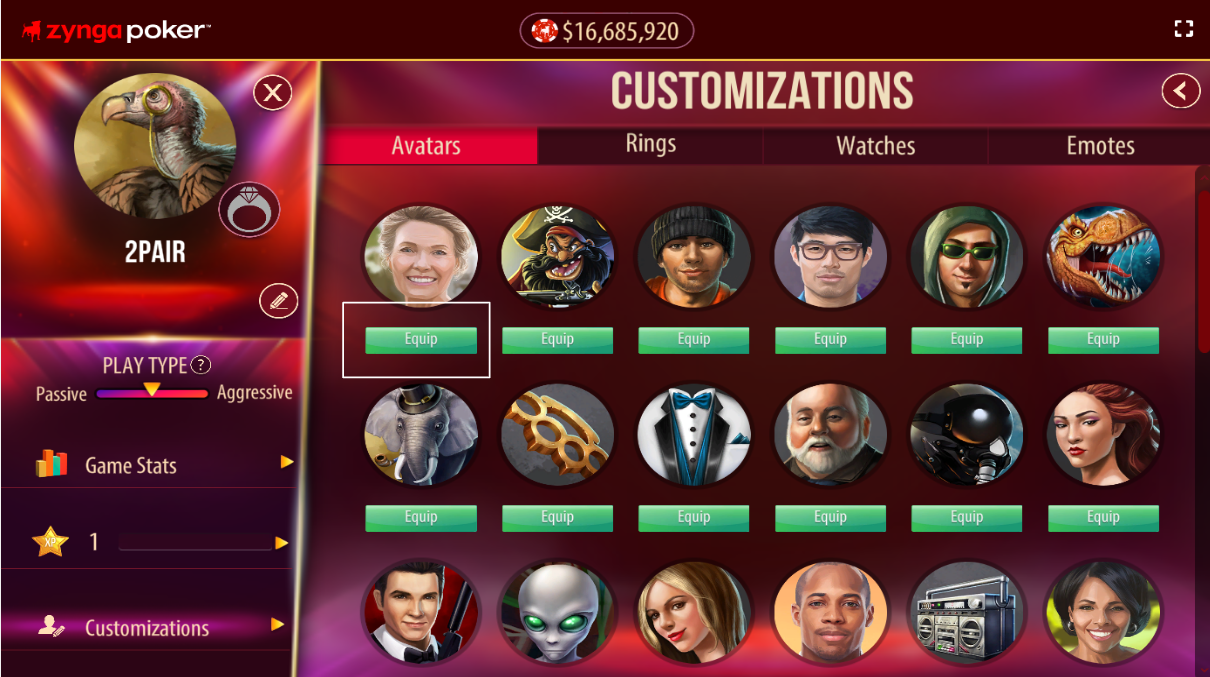Screen dimensions: 1210x677
Task: Open the Play Type help question mark
Action: pyautogui.click(x=201, y=365)
